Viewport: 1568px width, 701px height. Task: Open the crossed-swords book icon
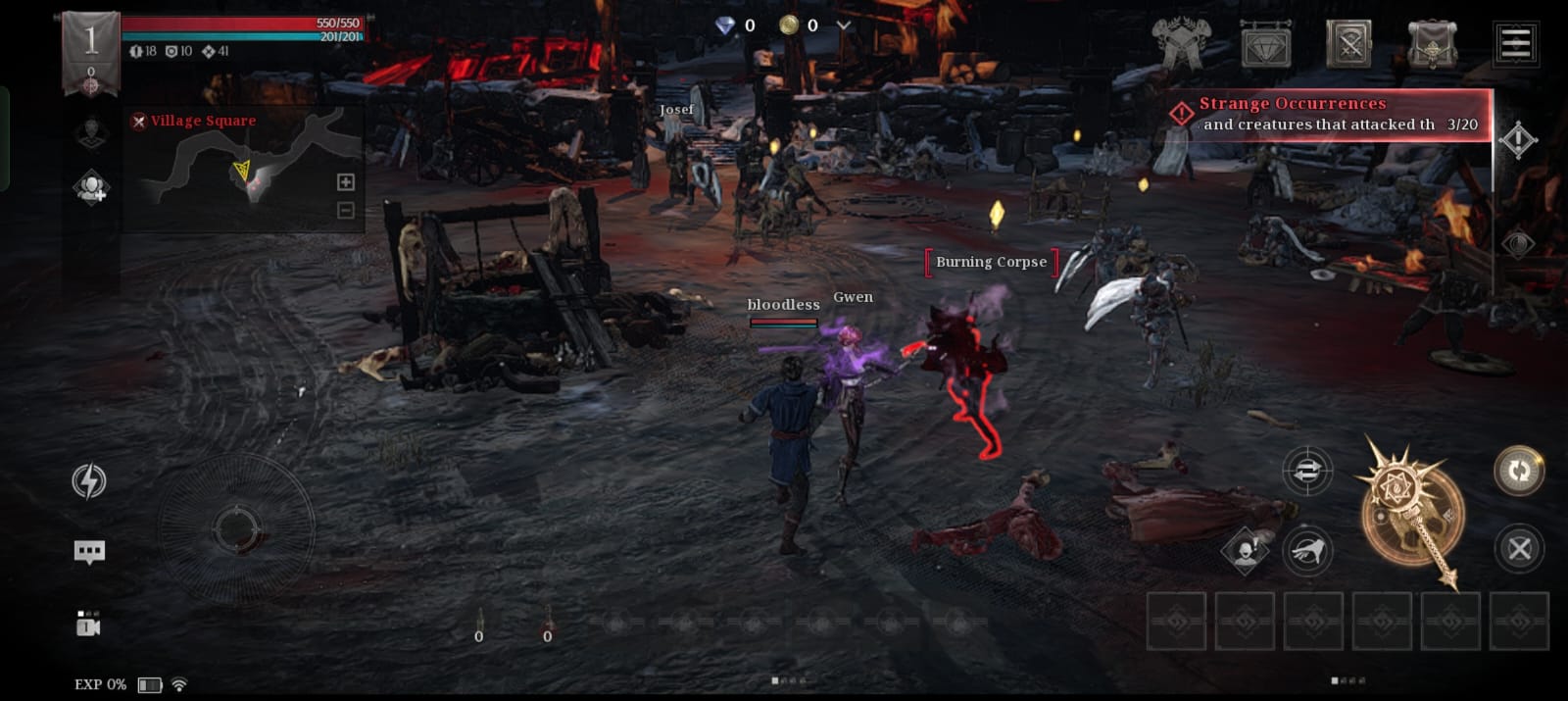[x=1348, y=44]
